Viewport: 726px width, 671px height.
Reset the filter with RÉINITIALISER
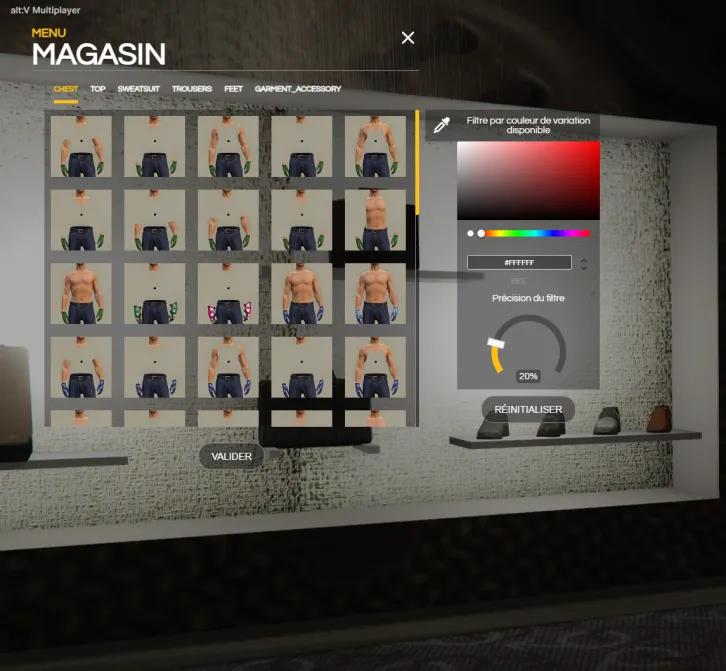528,409
